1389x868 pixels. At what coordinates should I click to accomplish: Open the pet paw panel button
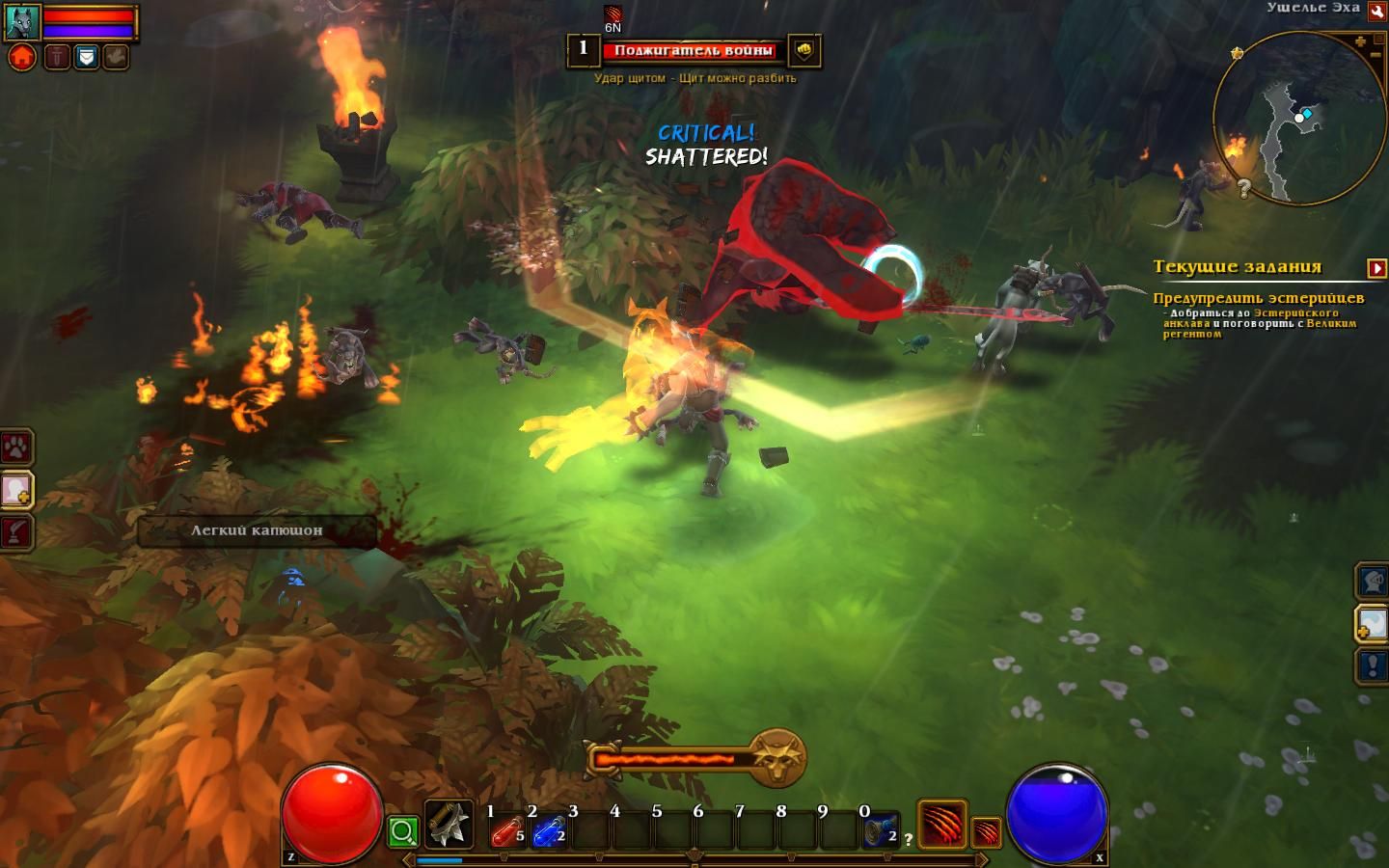(x=17, y=448)
